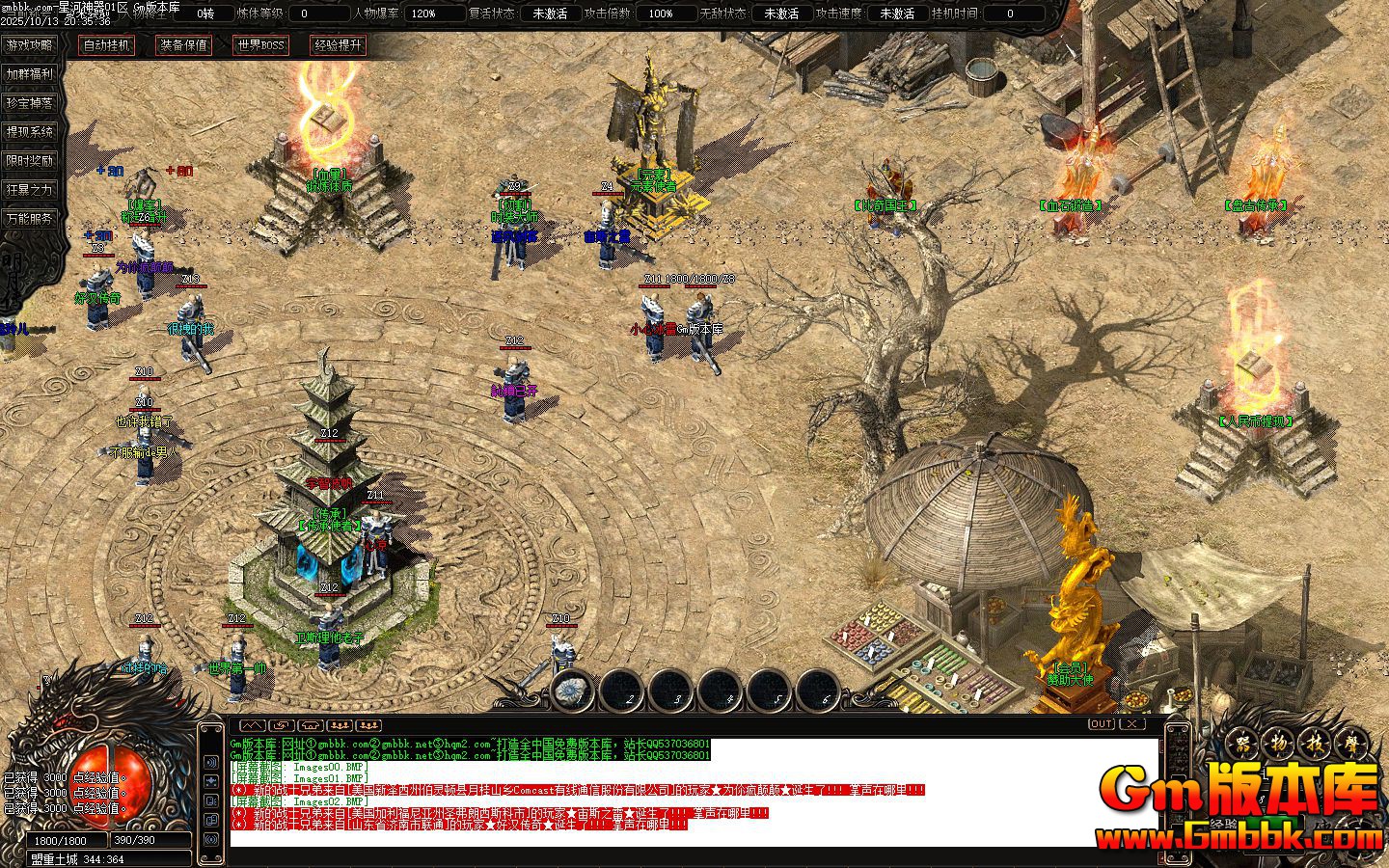Viewport: 1389px width, 868px height.
Task: Open the 物 bag round button
Action: pyautogui.click(x=1279, y=745)
